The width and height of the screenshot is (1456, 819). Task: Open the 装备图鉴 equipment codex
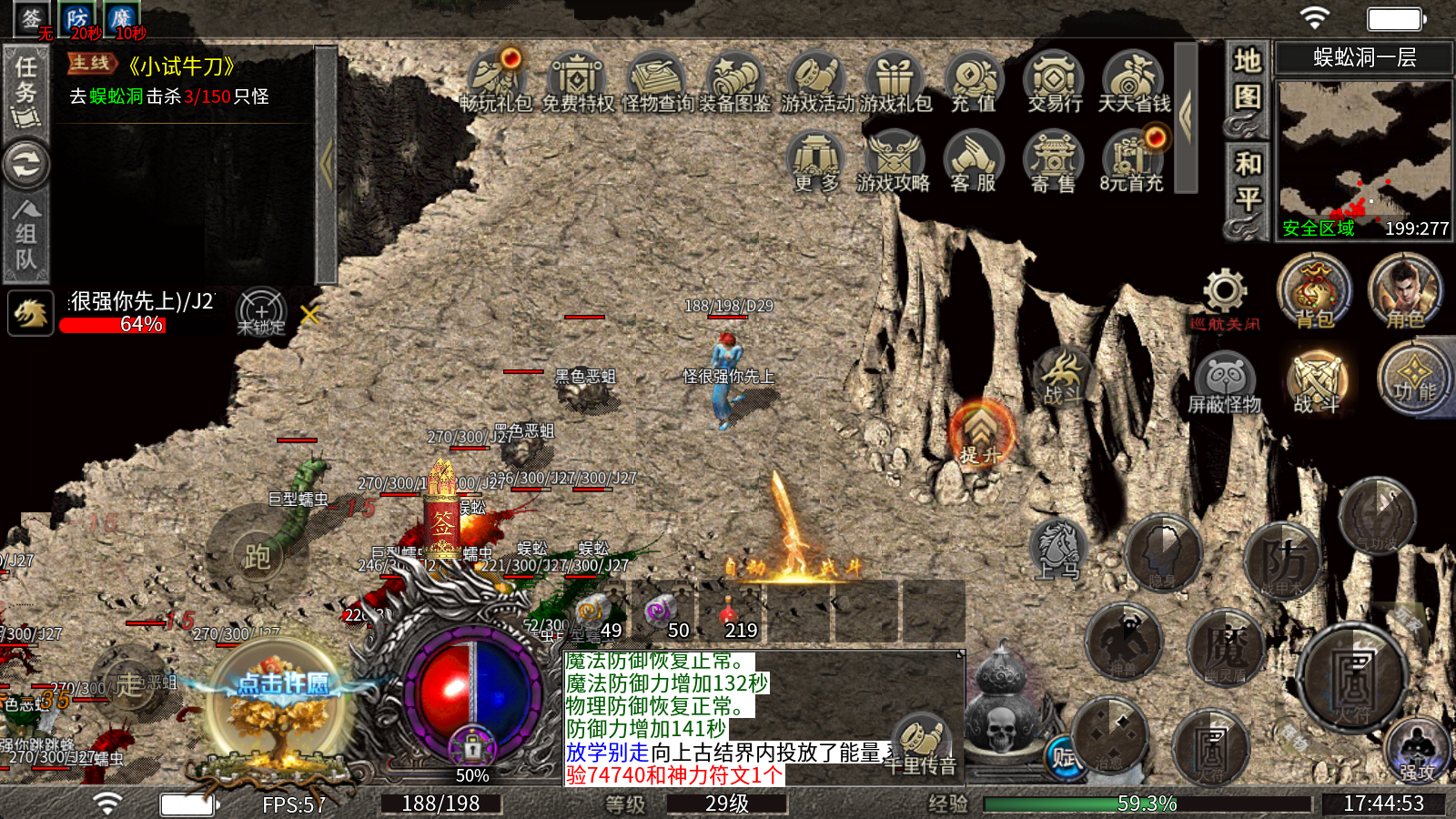click(x=735, y=83)
